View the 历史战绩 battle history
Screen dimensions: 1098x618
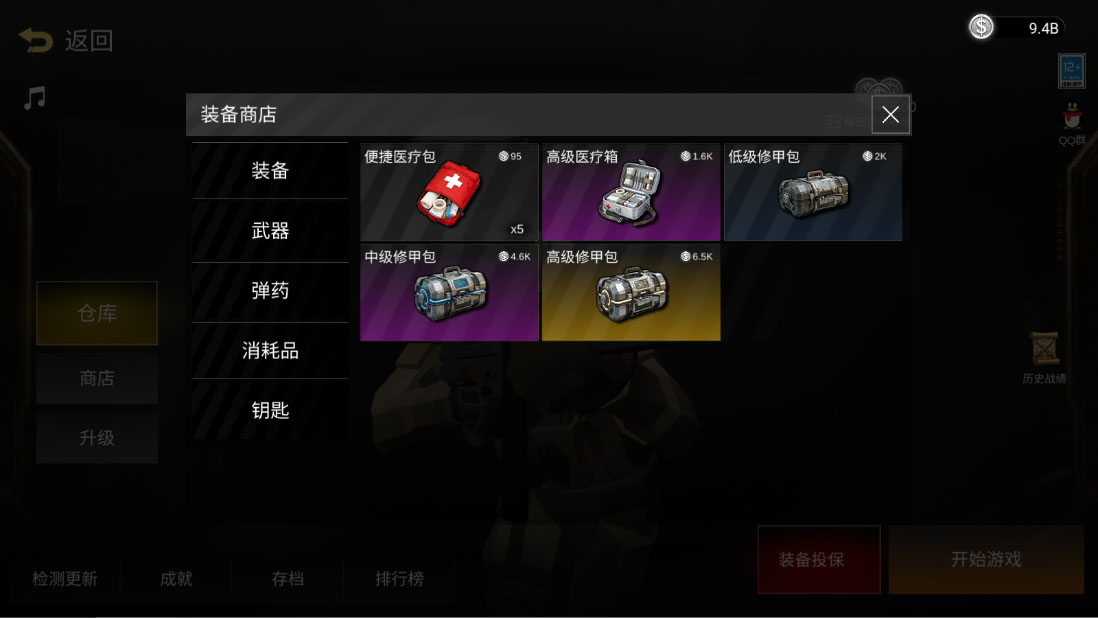(1044, 358)
